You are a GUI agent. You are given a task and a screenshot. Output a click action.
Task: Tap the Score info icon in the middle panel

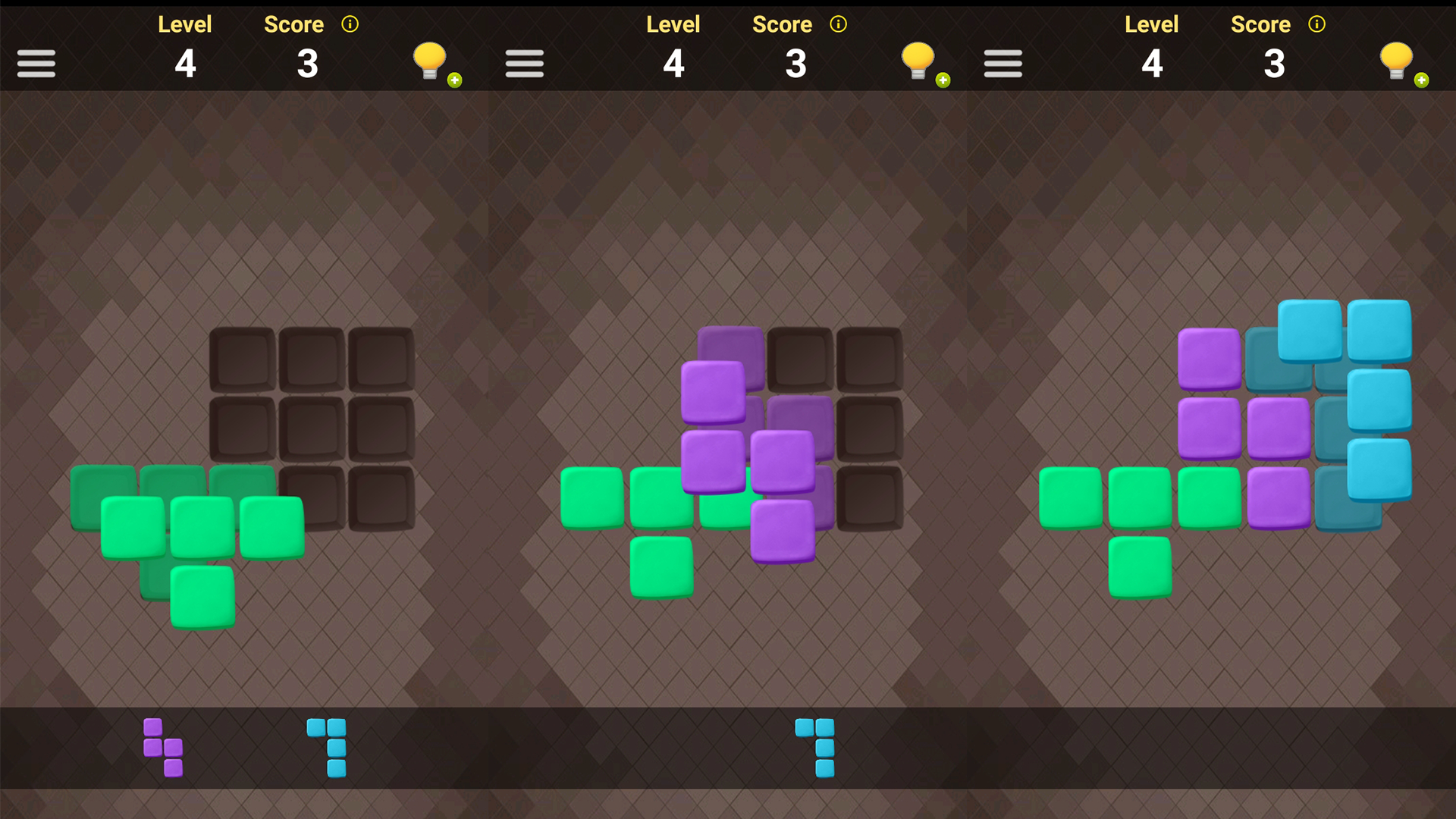pyautogui.click(x=838, y=24)
